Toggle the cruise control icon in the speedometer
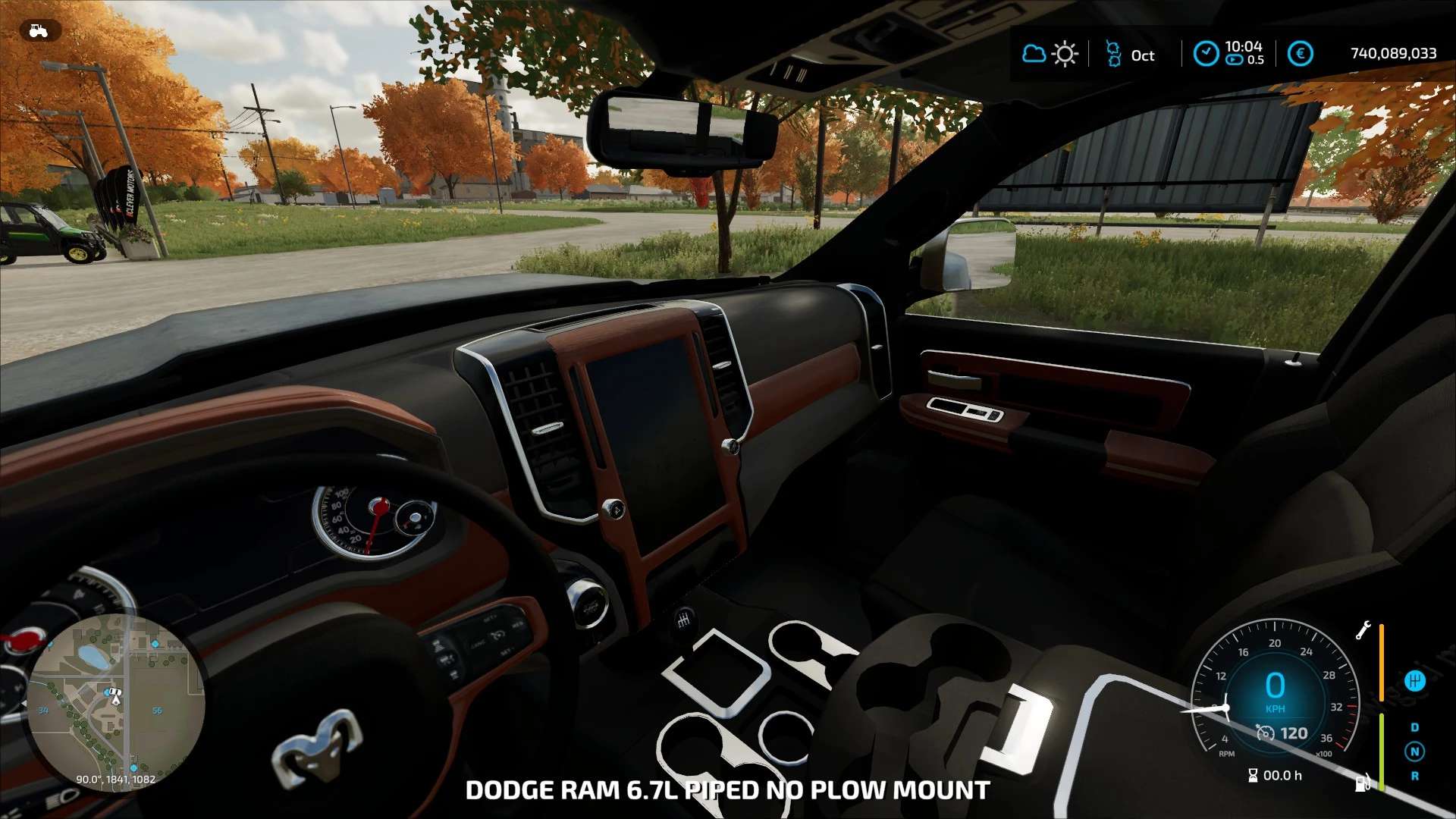The height and width of the screenshot is (819, 1456). click(1265, 733)
